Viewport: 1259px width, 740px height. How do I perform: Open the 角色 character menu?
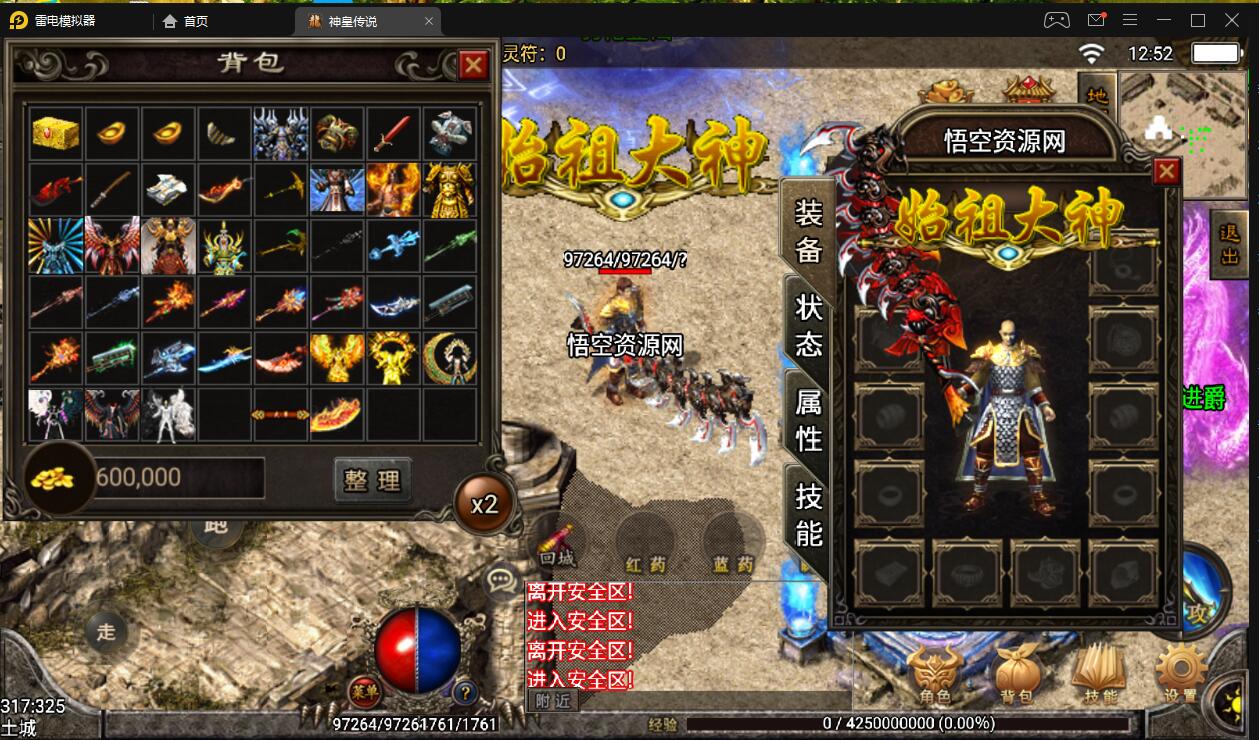936,674
